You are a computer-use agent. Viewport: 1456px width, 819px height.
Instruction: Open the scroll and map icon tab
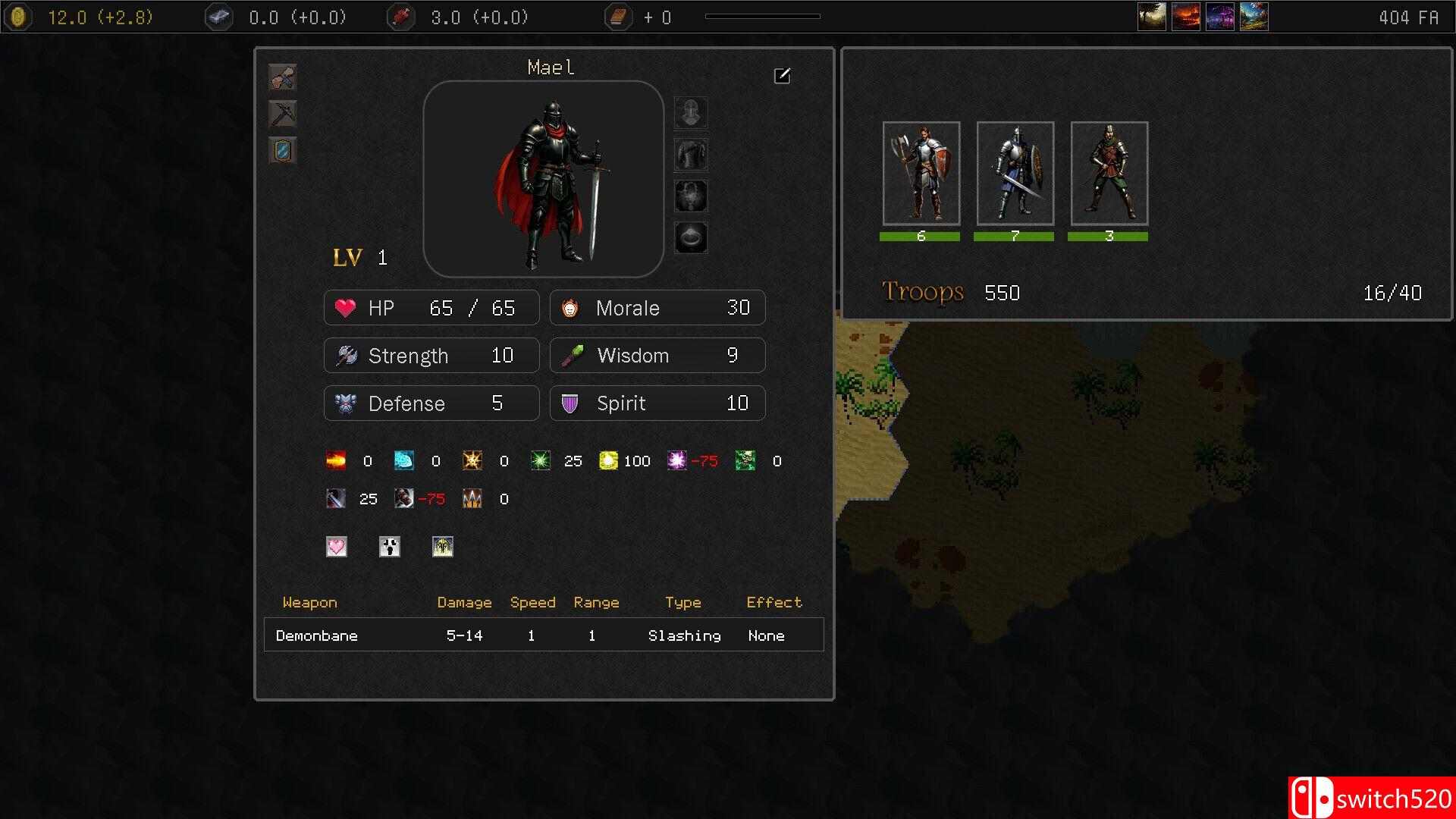coord(283,77)
